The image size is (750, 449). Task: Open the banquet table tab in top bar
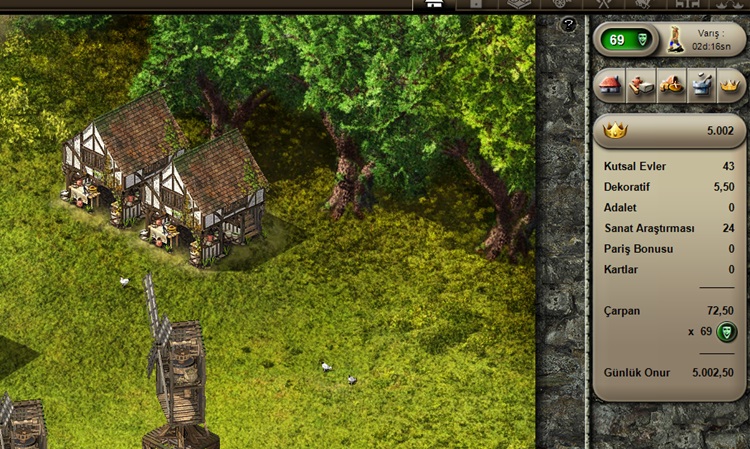tap(689, 4)
